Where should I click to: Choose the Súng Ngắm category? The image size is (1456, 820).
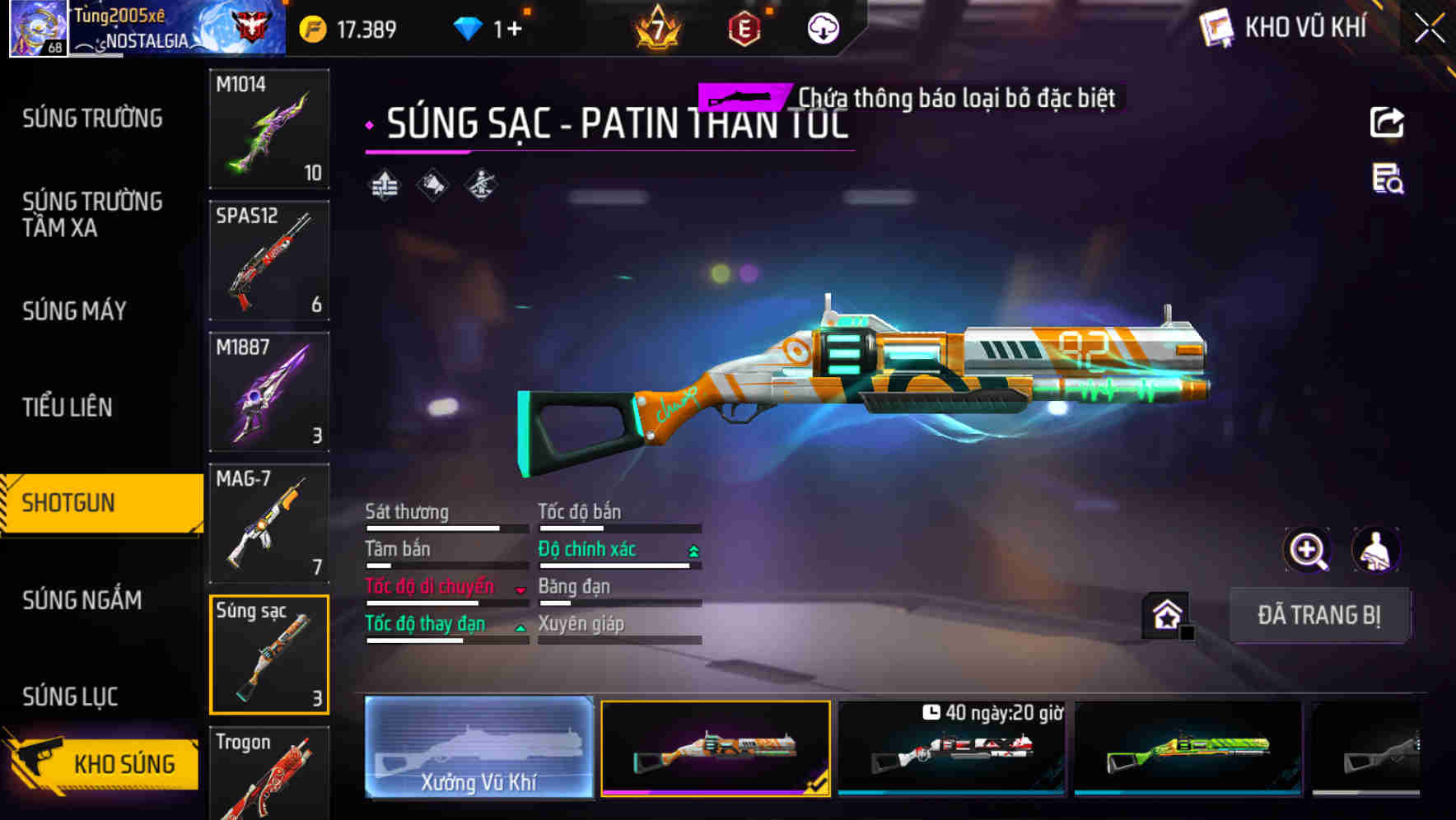pos(82,600)
